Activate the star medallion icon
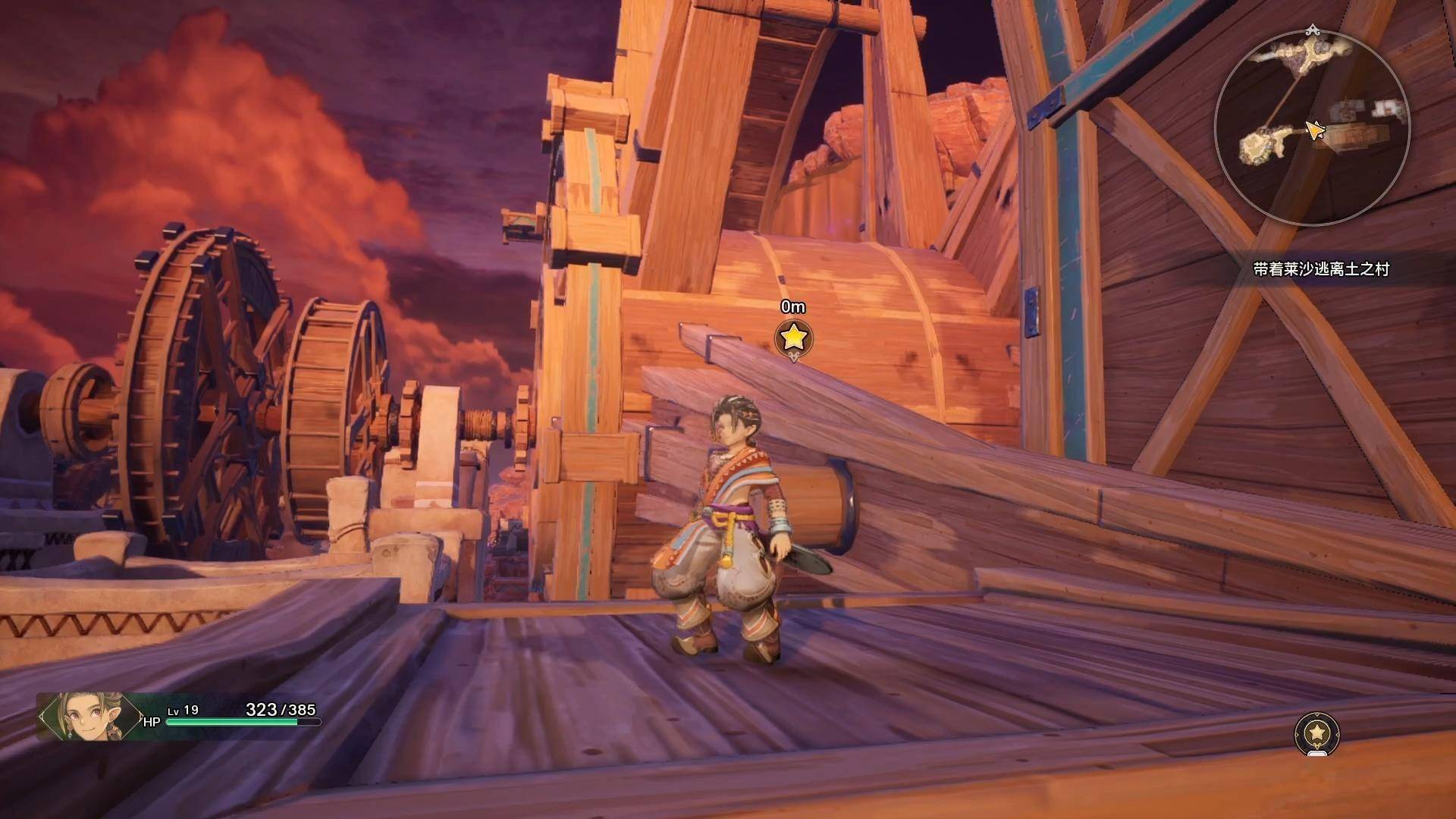 pos(1317,733)
